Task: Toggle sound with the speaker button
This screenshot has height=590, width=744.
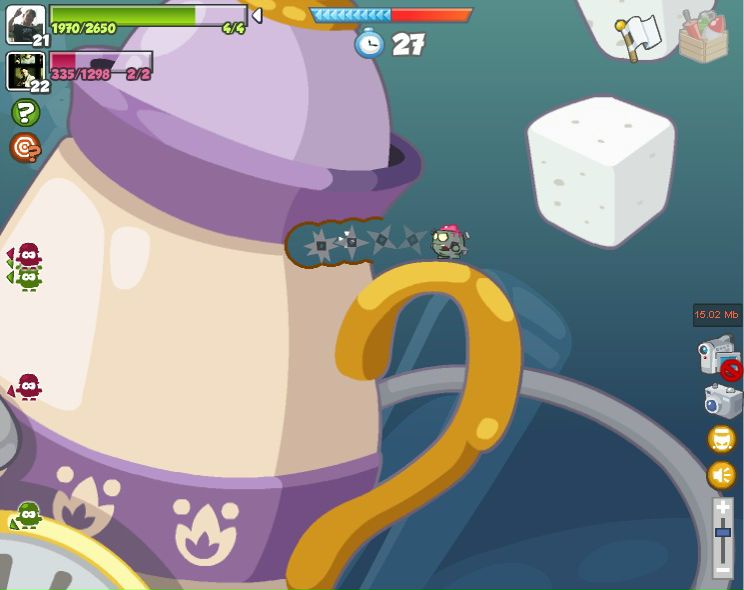Action: click(722, 475)
